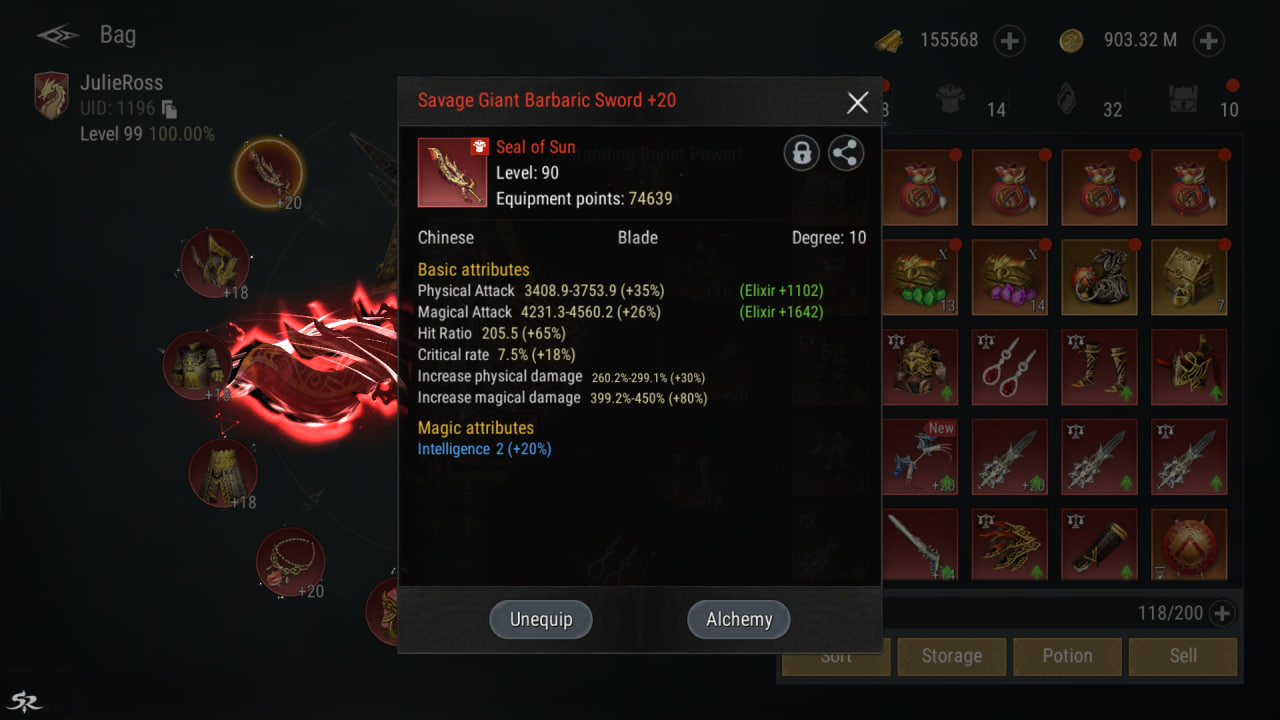Pick the round red shield item

click(1188, 546)
